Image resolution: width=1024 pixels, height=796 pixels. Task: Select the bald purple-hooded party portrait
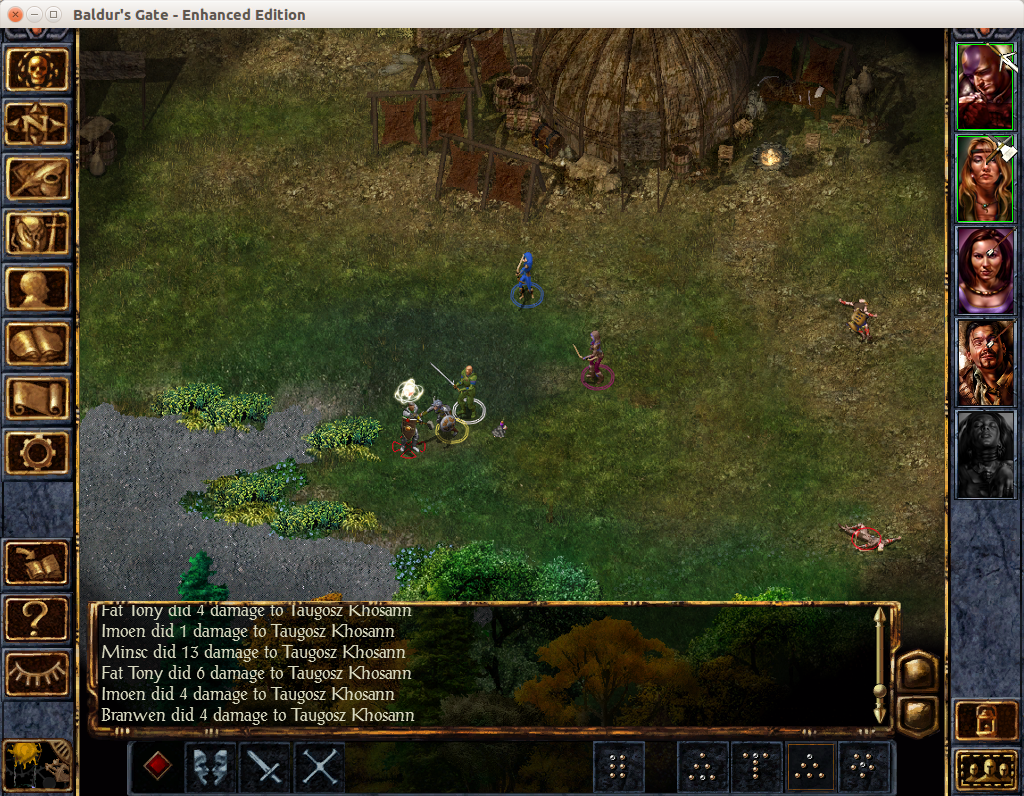[985, 86]
